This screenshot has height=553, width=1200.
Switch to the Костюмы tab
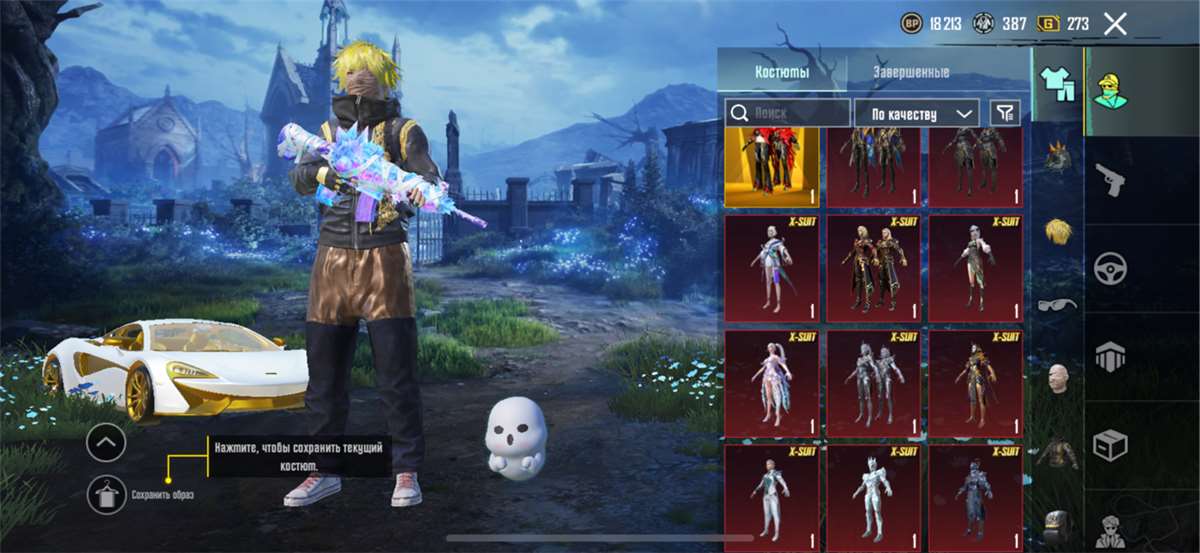pos(781,73)
